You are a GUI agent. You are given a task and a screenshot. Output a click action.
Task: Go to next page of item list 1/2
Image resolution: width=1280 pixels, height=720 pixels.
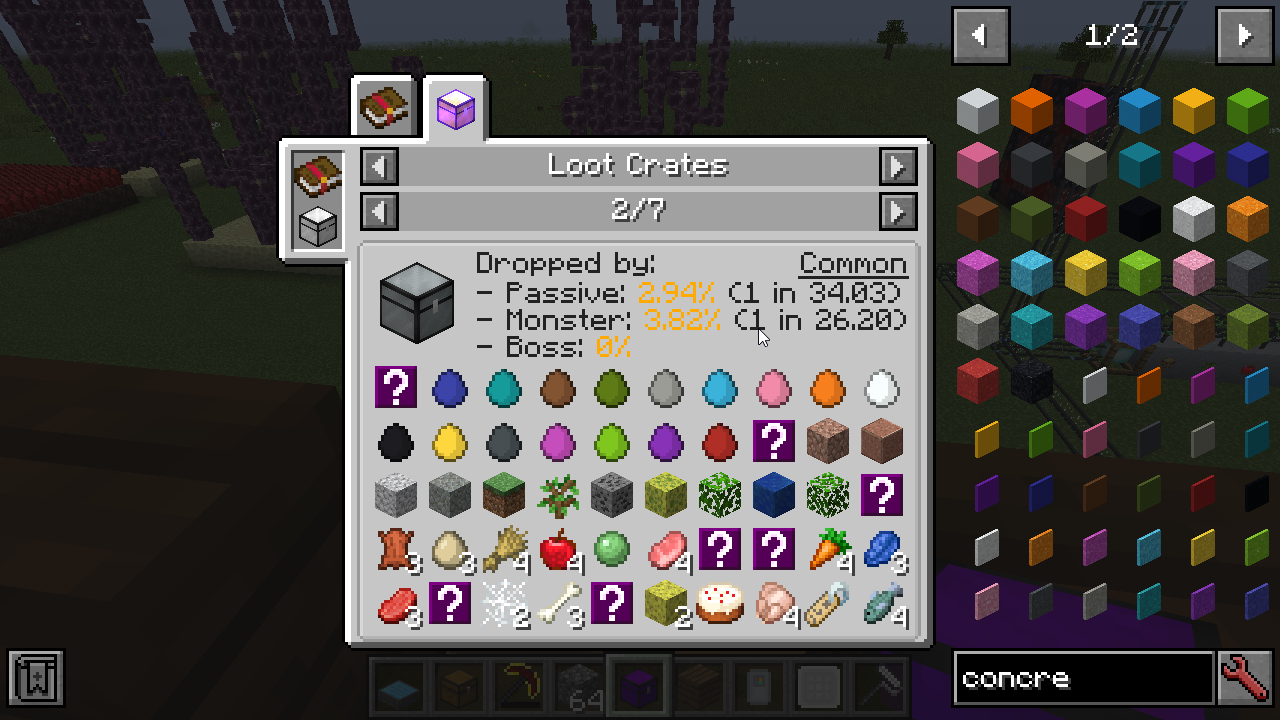click(x=1244, y=36)
